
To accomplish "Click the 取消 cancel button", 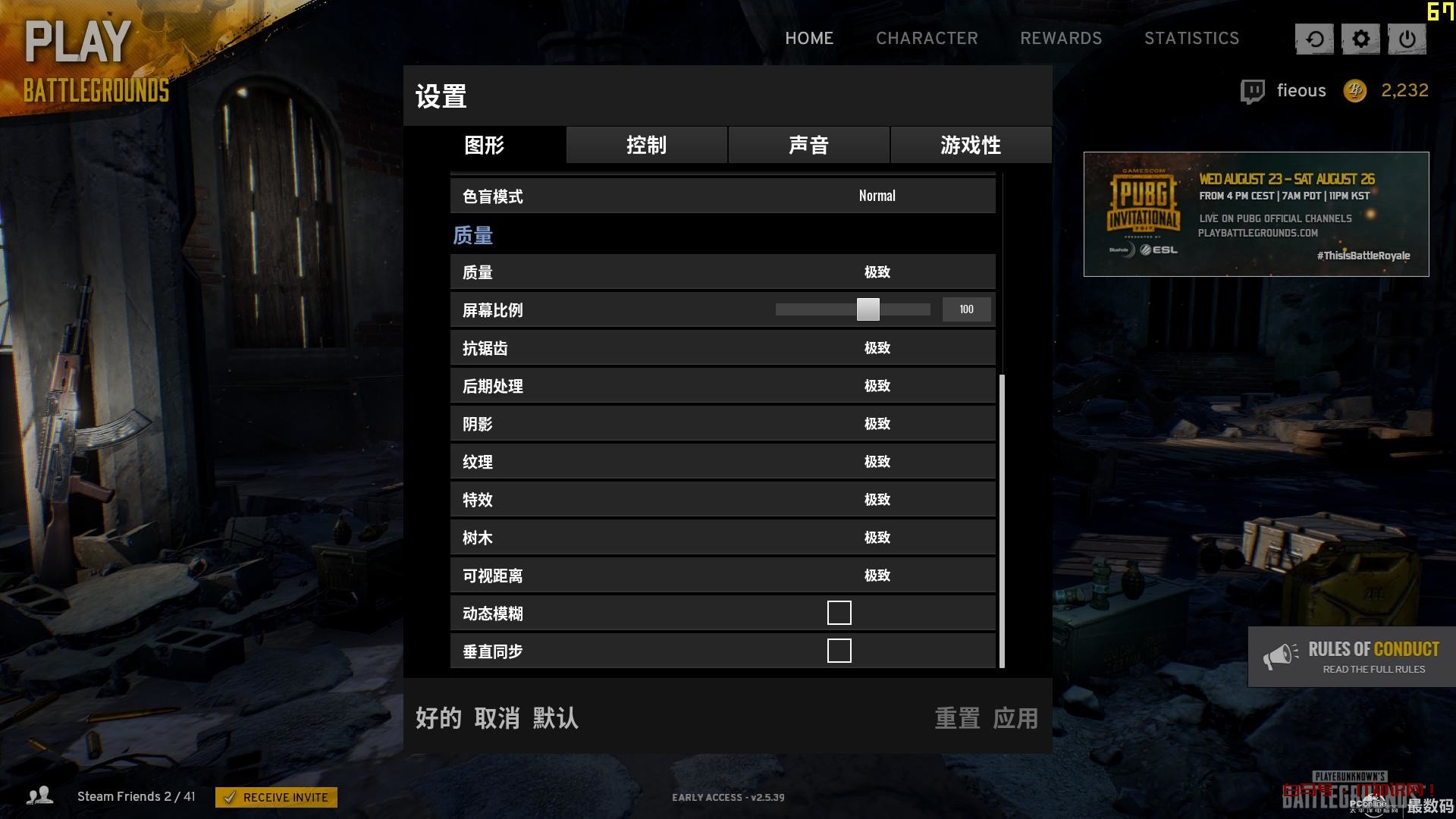I will (x=494, y=718).
